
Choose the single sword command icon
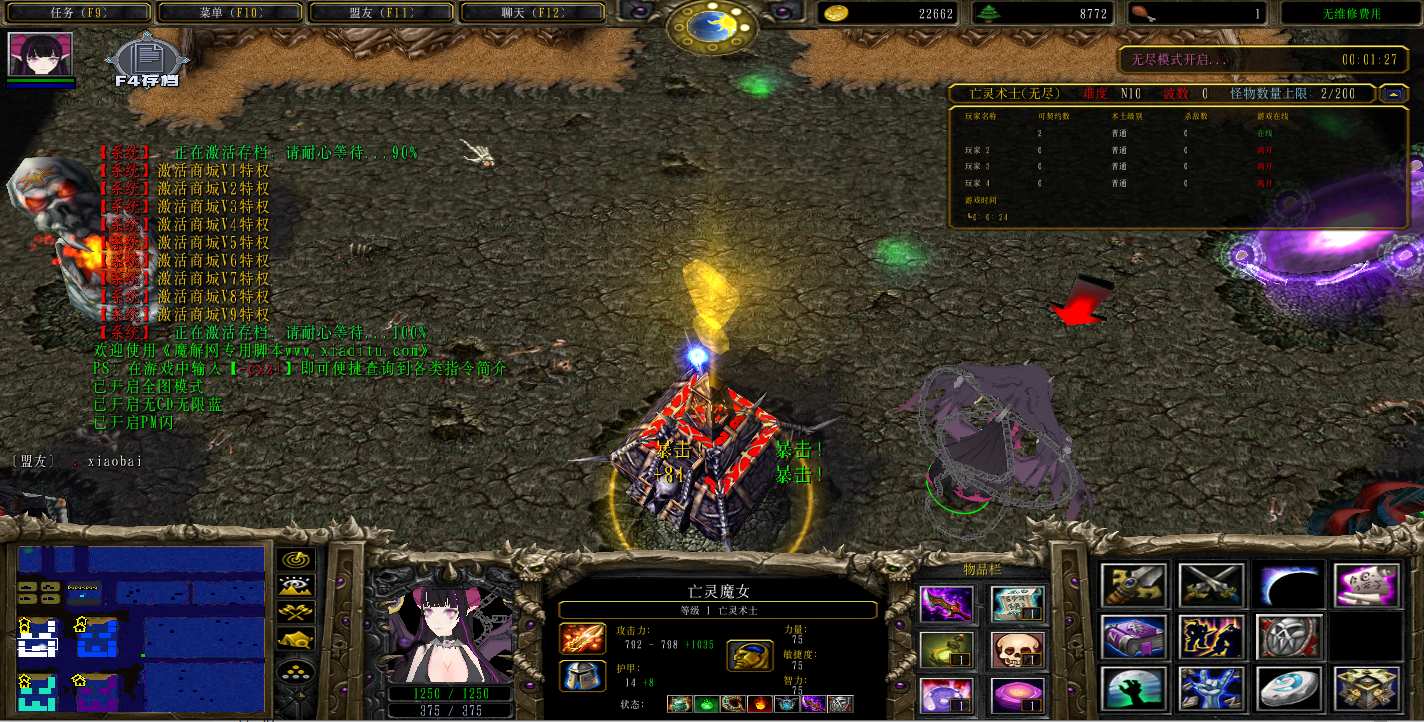click(1134, 585)
